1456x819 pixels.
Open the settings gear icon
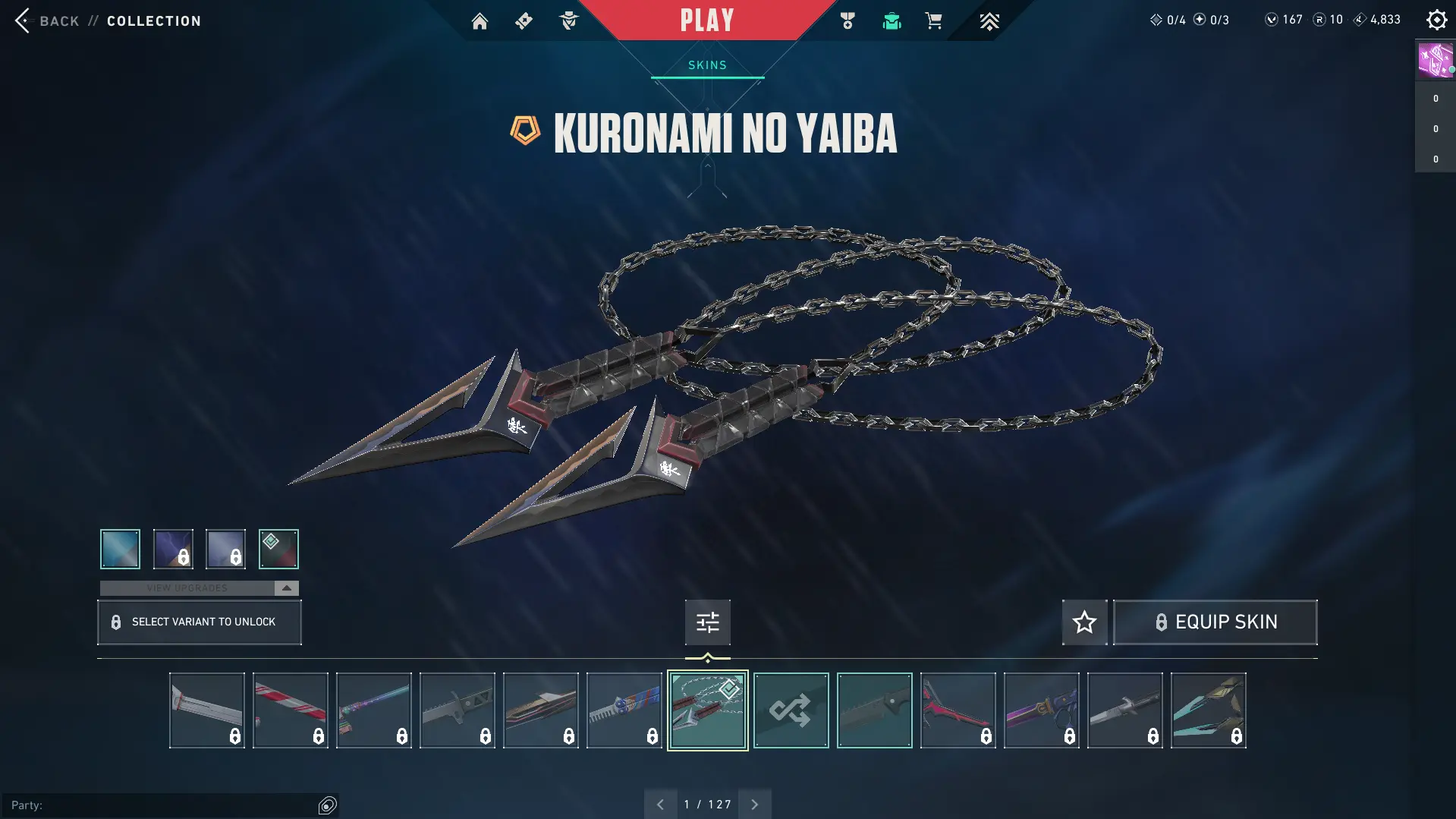tap(1436, 20)
